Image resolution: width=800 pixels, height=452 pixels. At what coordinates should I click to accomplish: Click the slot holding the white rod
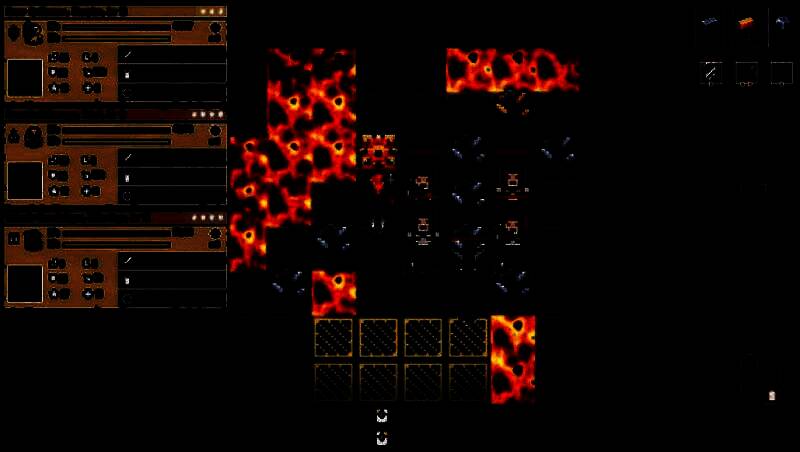click(711, 72)
